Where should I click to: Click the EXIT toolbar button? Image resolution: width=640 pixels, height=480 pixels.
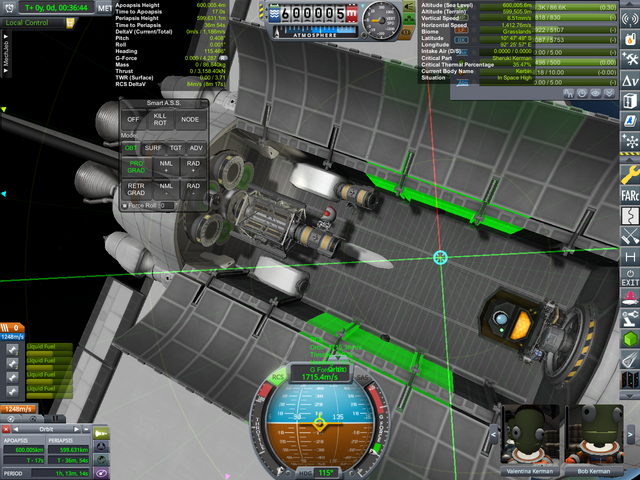629,278
